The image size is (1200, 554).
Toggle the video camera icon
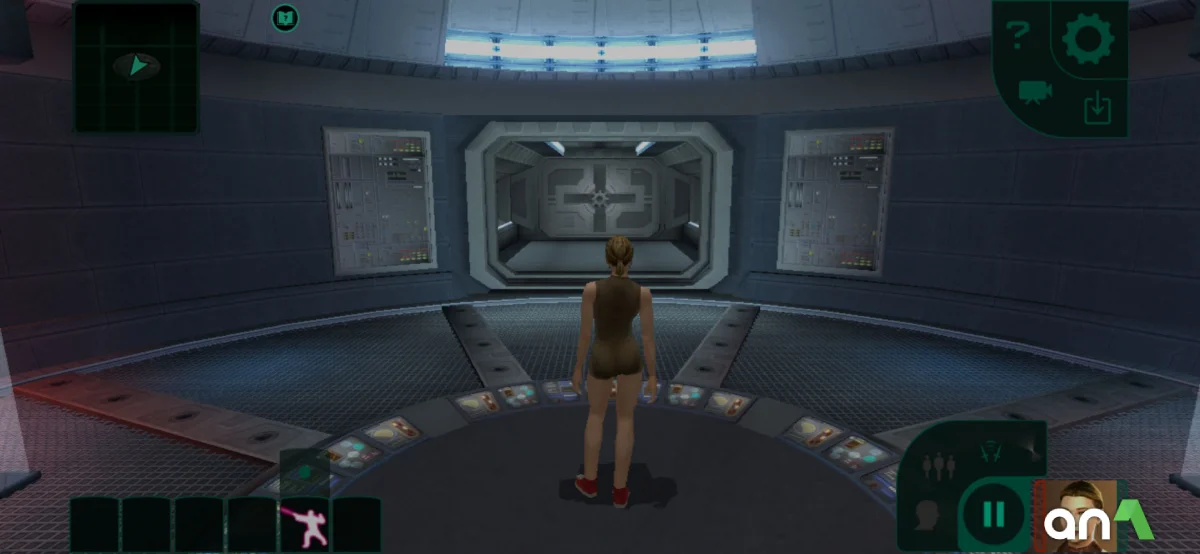(x=1035, y=93)
